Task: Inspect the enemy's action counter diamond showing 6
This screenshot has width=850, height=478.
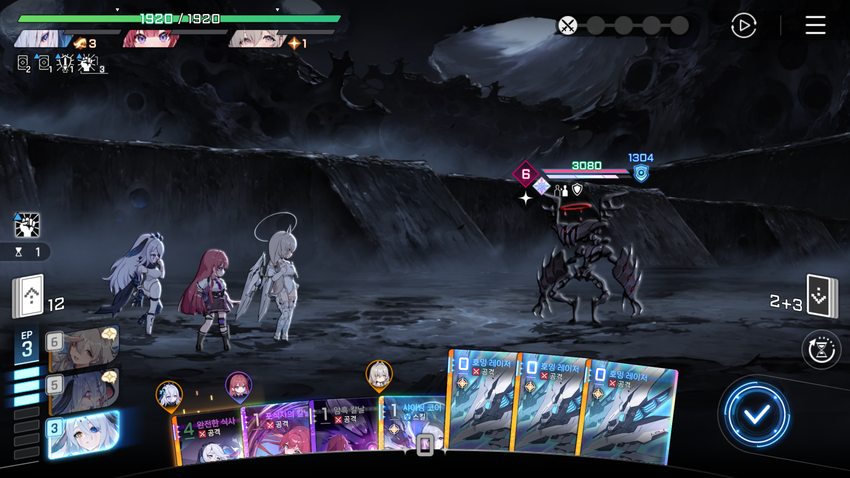Action: (x=526, y=175)
